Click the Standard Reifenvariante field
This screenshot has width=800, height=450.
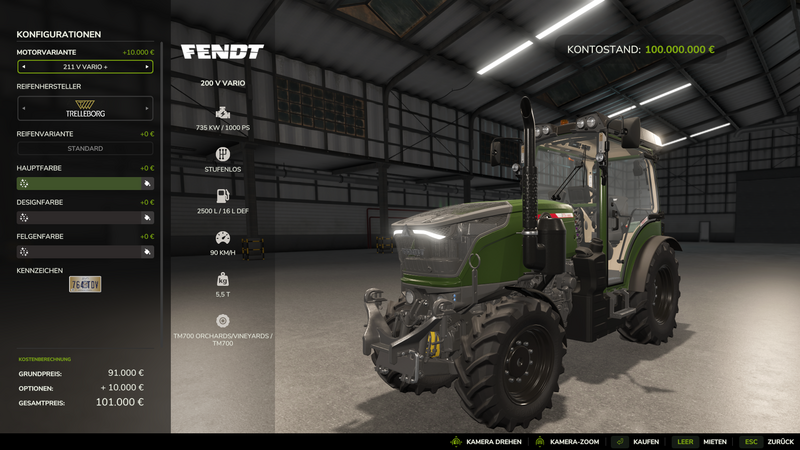click(85, 148)
